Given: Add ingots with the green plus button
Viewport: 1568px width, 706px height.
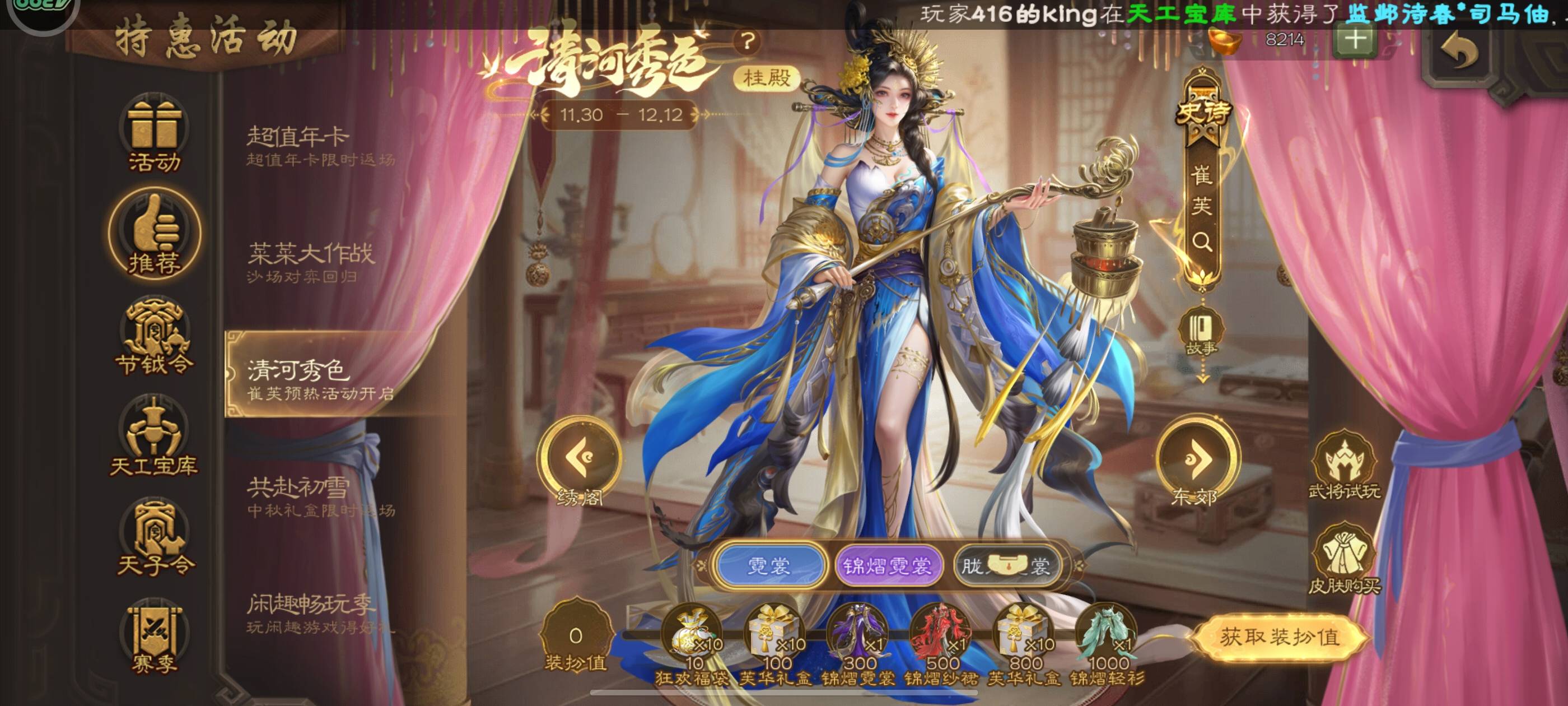Looking at the screenshot, I should 1355,40.
